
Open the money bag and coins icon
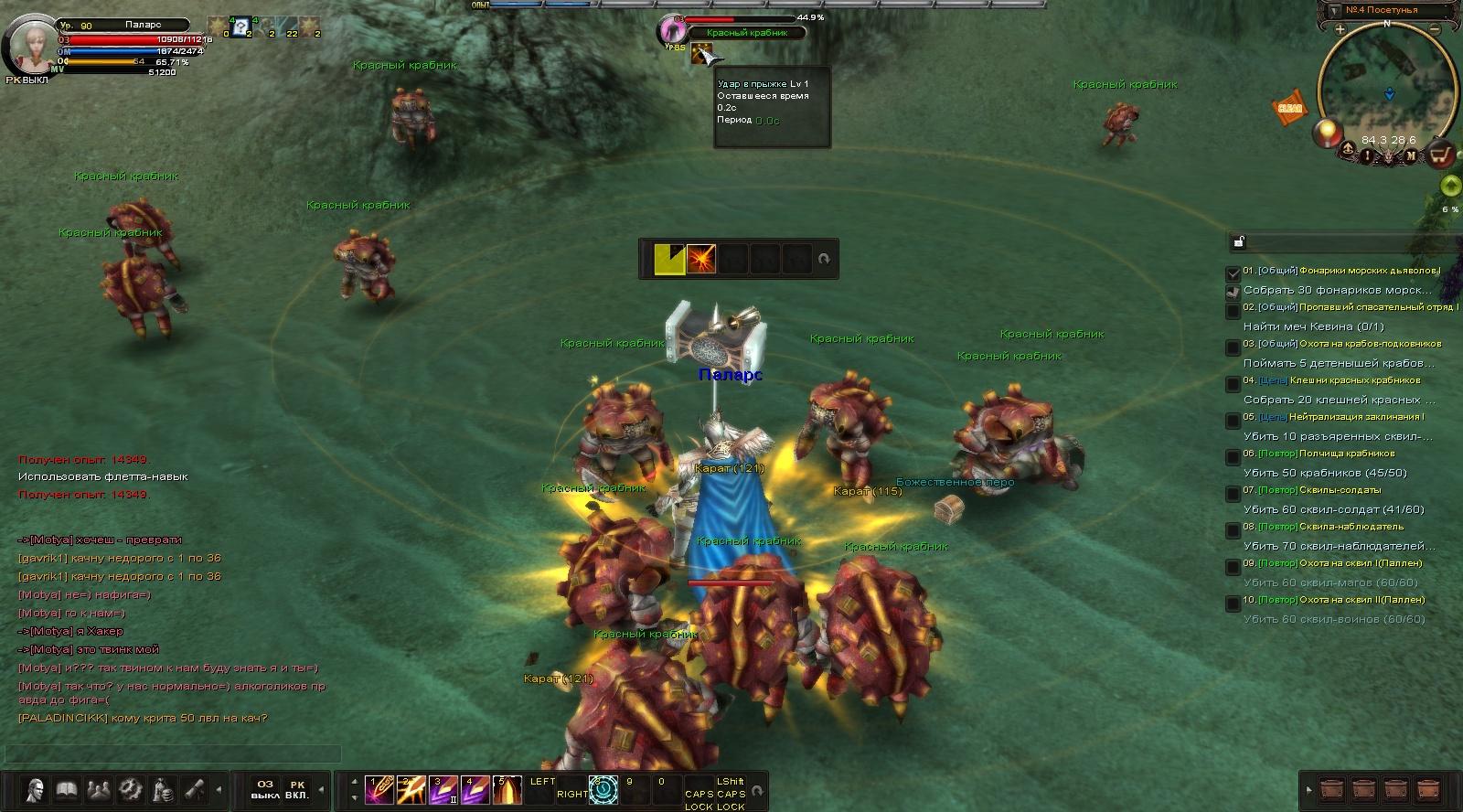coord(163,789)
